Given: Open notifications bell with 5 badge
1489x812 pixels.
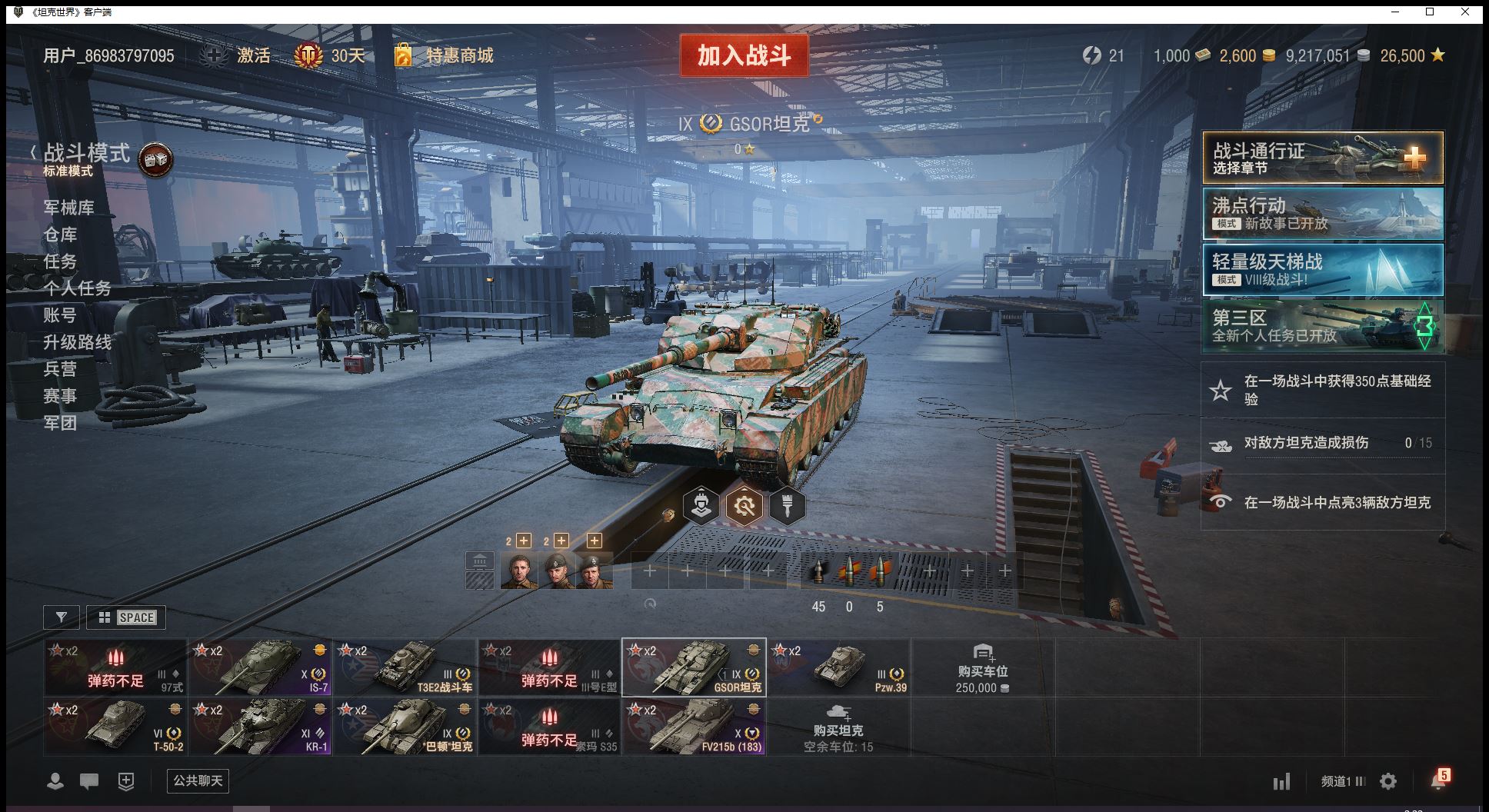Looking at the screenshot, I should (1437, 780).
